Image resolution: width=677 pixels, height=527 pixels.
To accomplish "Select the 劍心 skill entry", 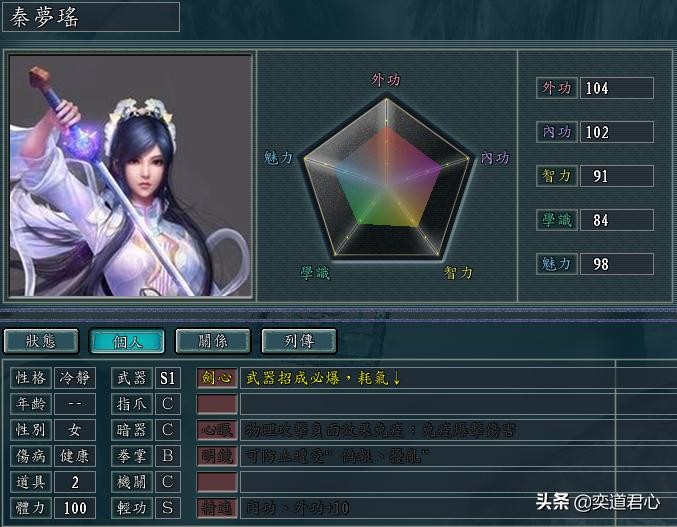I will coord(217,378).
